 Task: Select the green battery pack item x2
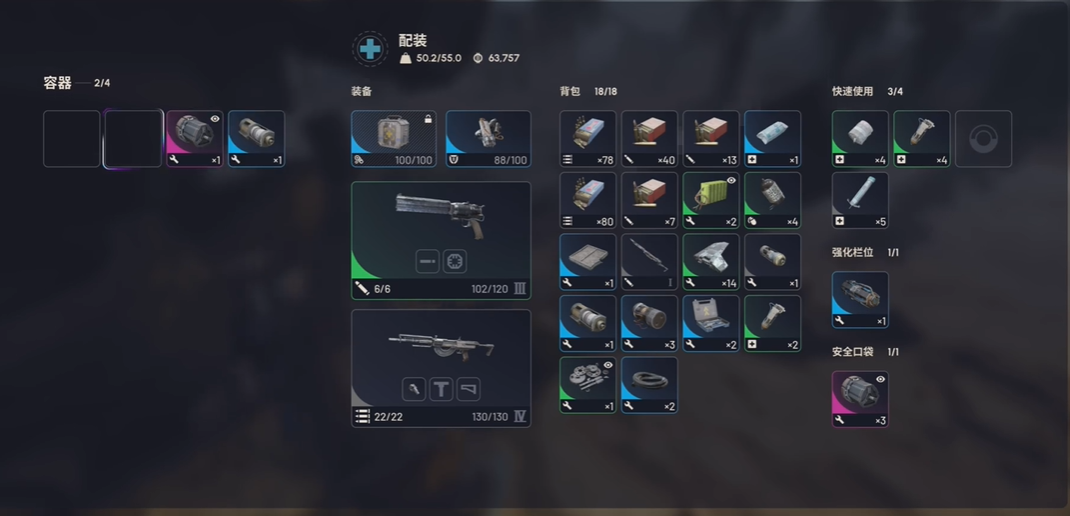click(x=711, y=200)
